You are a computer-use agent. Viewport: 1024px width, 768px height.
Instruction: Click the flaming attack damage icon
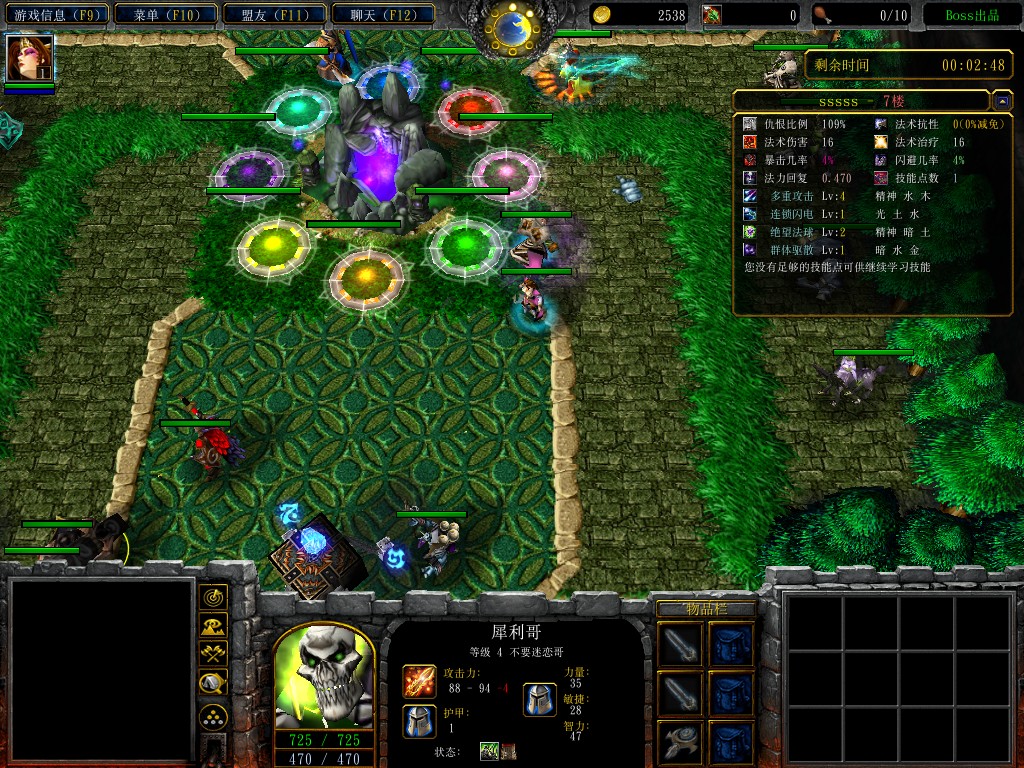point(419,681)
